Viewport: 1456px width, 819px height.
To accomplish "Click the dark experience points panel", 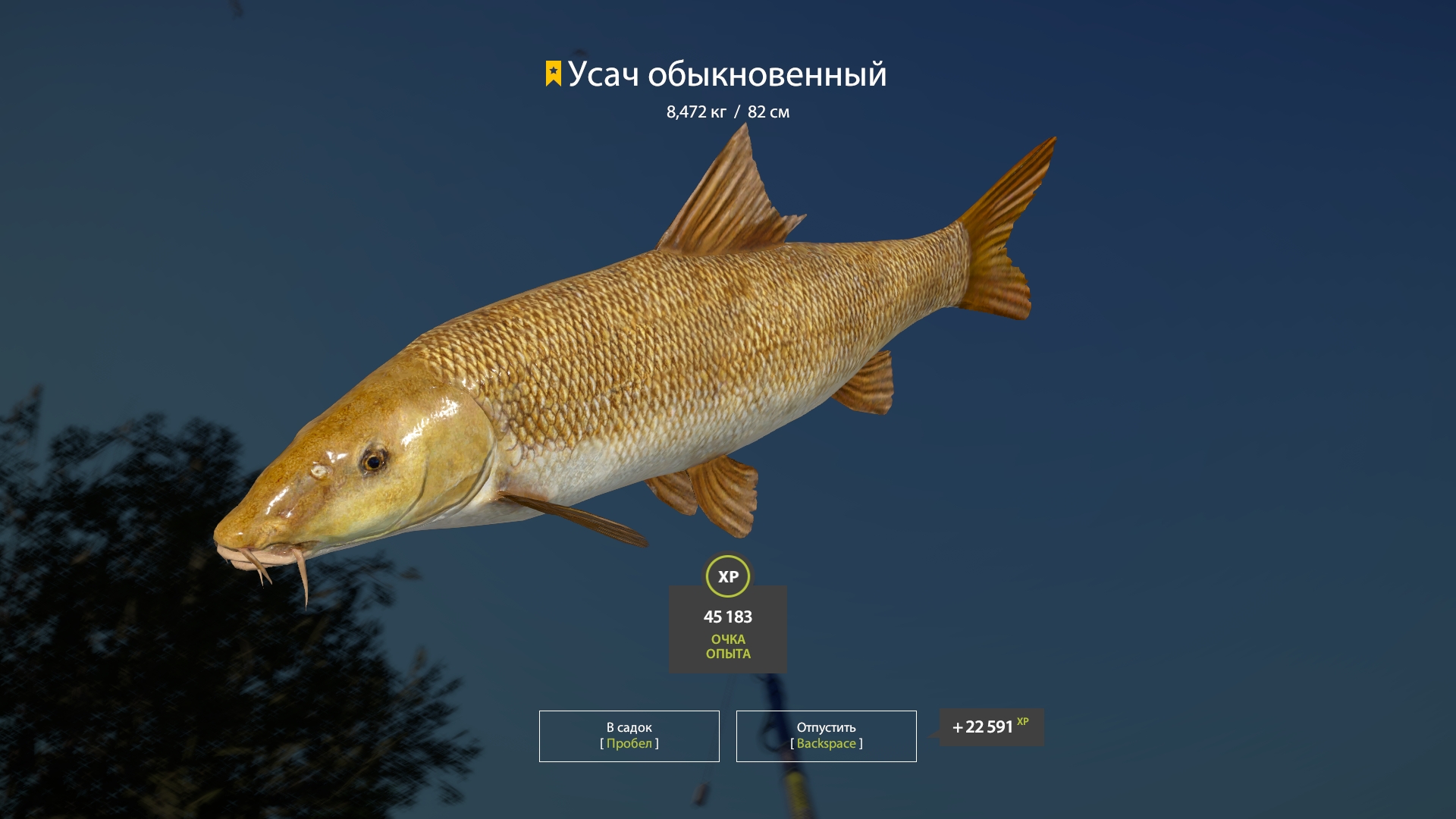I will 728,628.
